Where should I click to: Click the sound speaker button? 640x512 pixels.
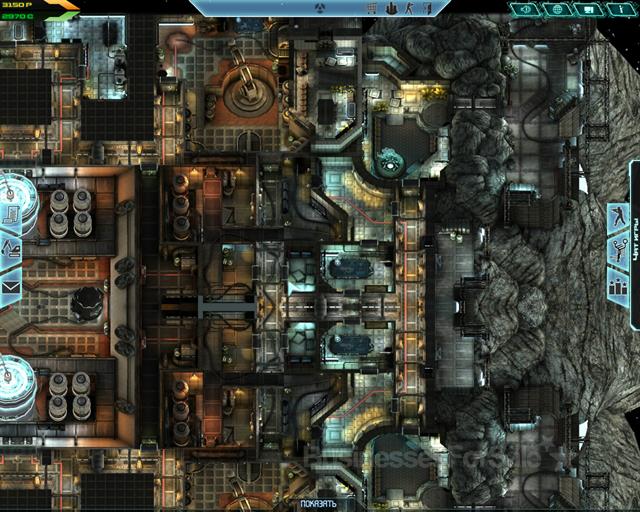coord(528,10)
